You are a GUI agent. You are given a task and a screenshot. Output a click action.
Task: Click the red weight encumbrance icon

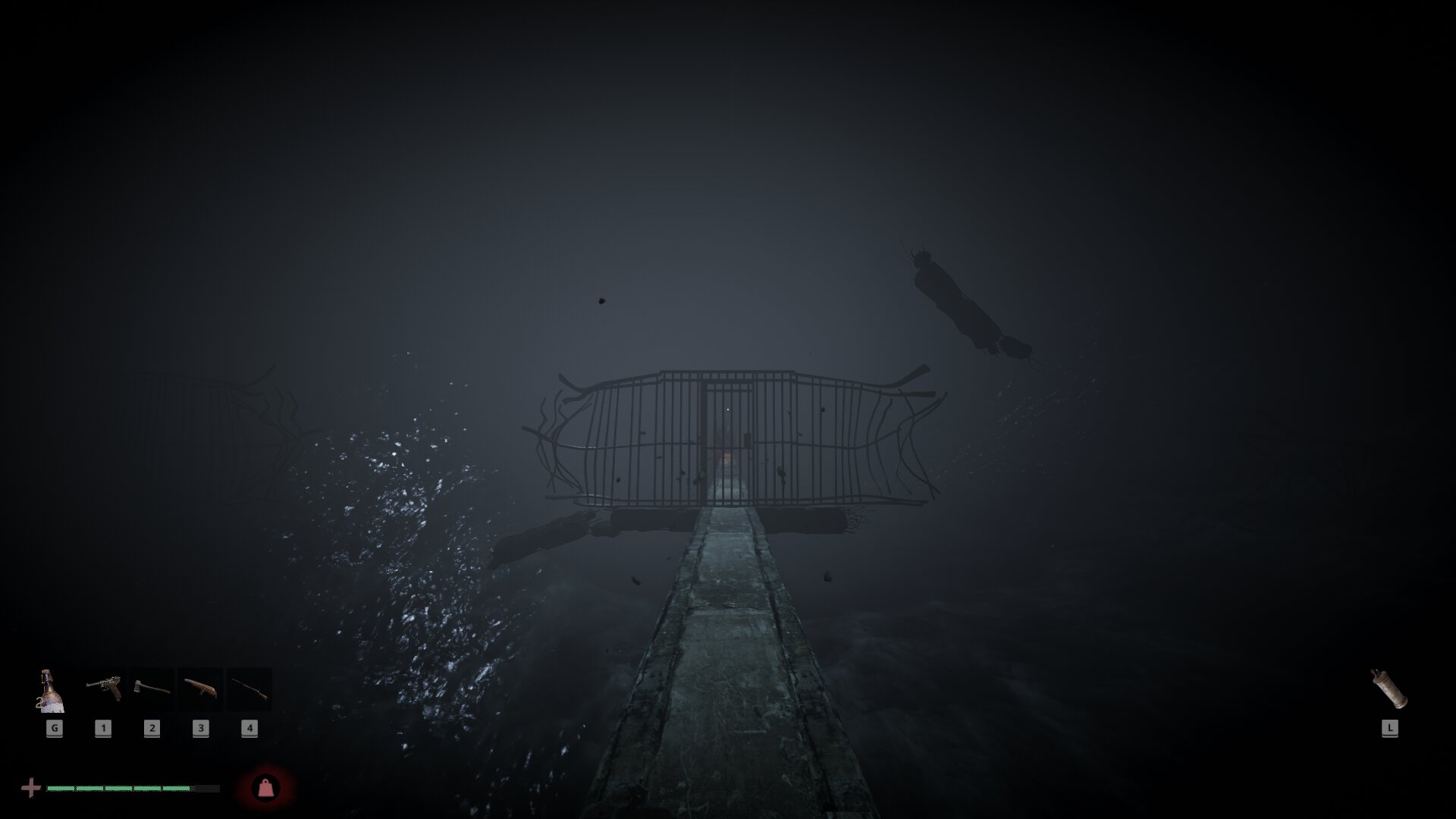pyautogui.click(x=265, y=789)
